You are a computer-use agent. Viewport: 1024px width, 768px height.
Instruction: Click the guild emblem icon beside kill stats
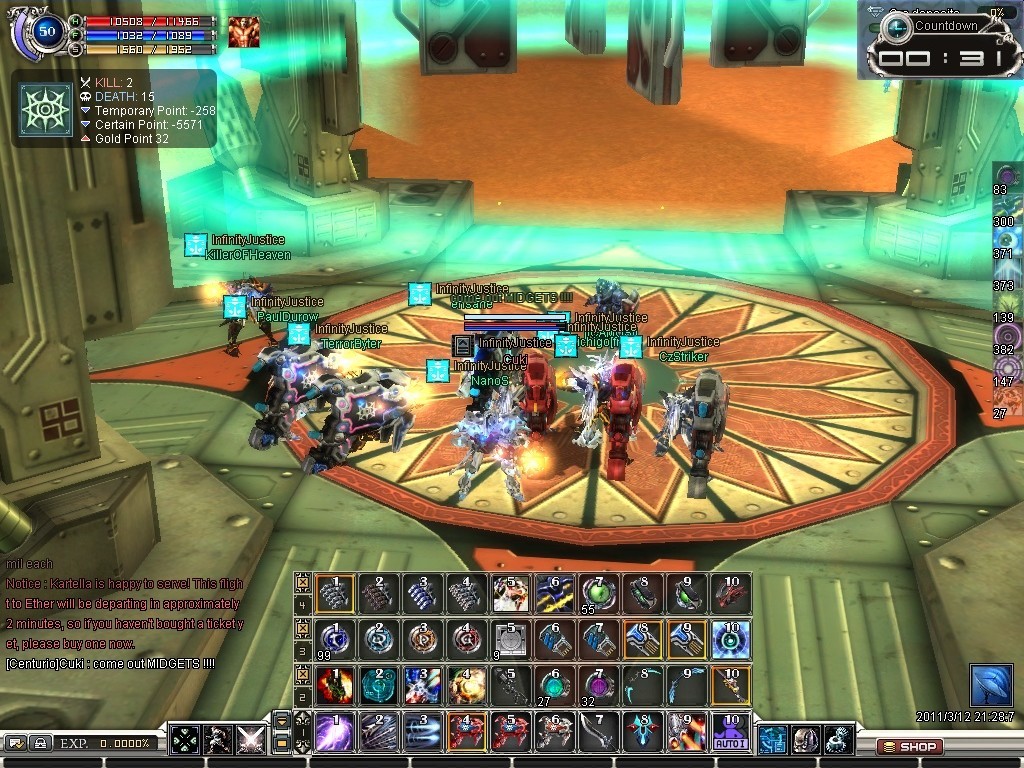point(47,108)
